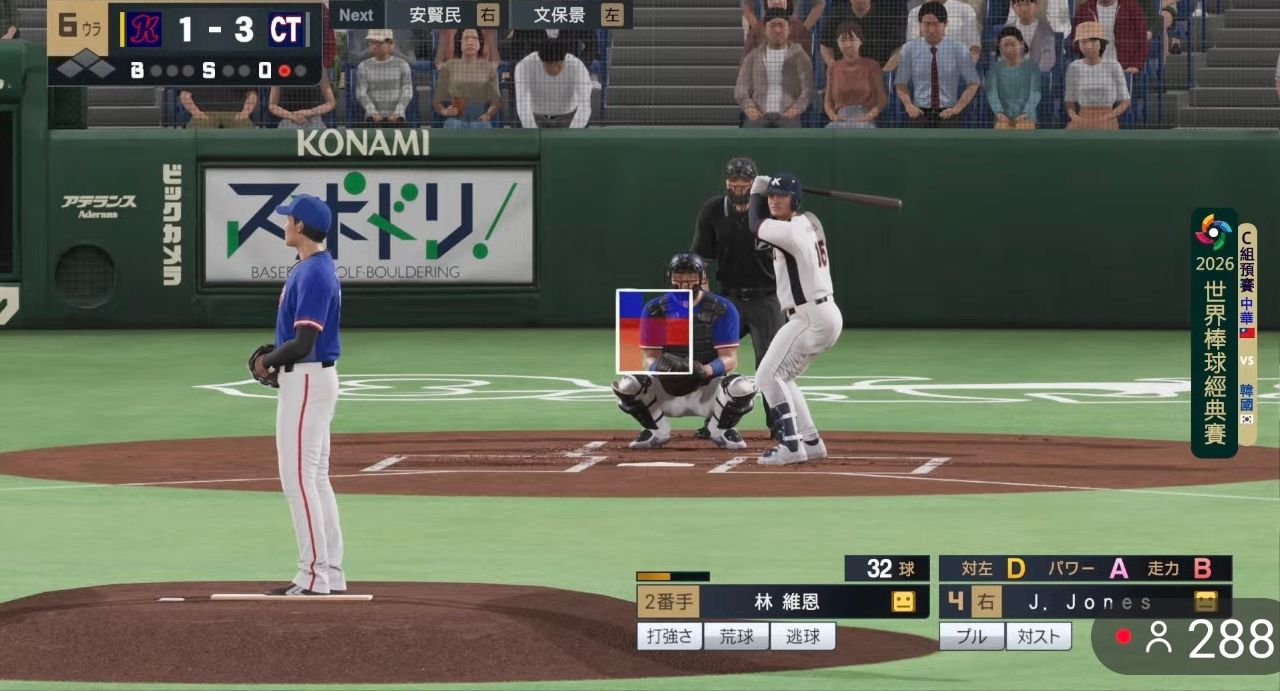Choose the 荒球 pitcher ability tag

736,636
